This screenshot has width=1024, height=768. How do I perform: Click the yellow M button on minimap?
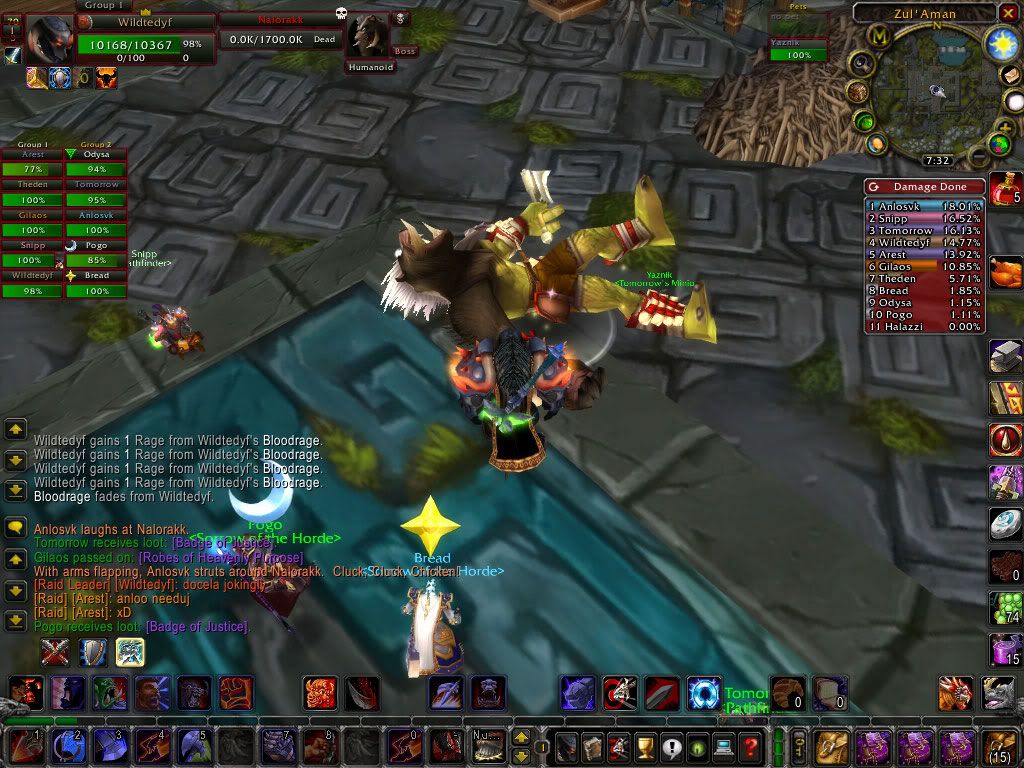881,36
